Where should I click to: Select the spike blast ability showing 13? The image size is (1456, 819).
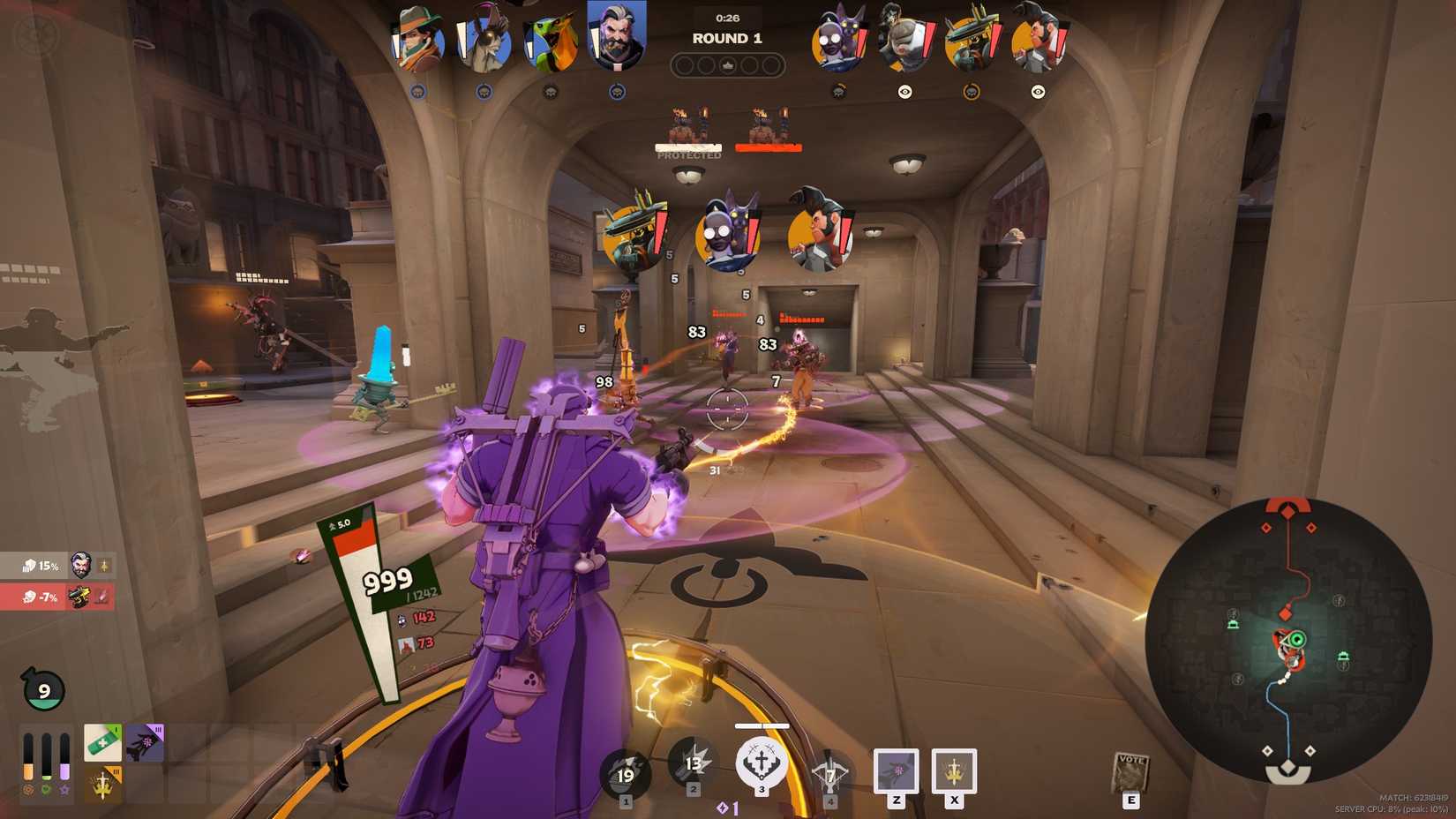pyautogui.click(x=694, y=763)
